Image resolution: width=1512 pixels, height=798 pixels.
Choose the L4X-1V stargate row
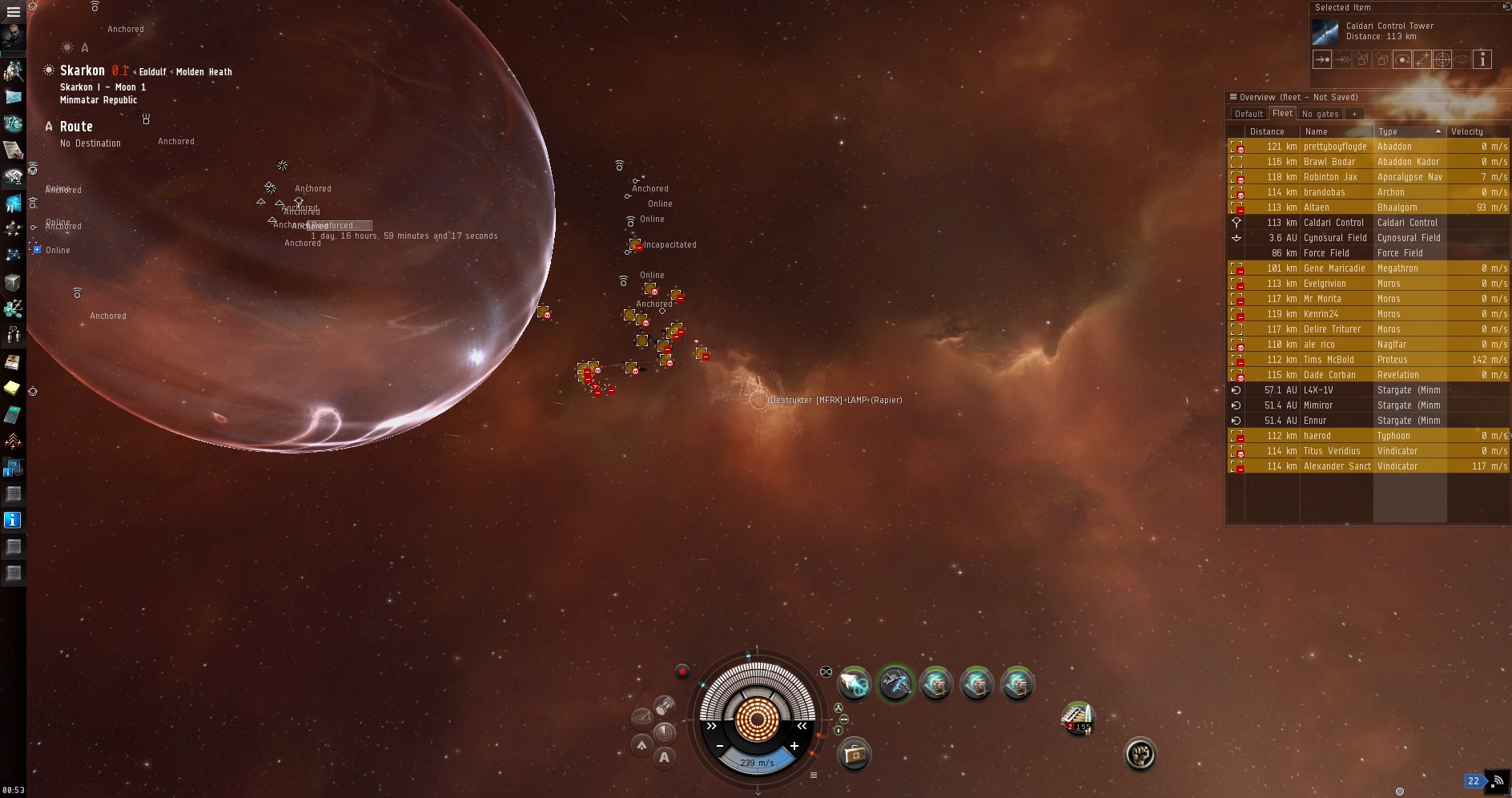point(1334,390)
